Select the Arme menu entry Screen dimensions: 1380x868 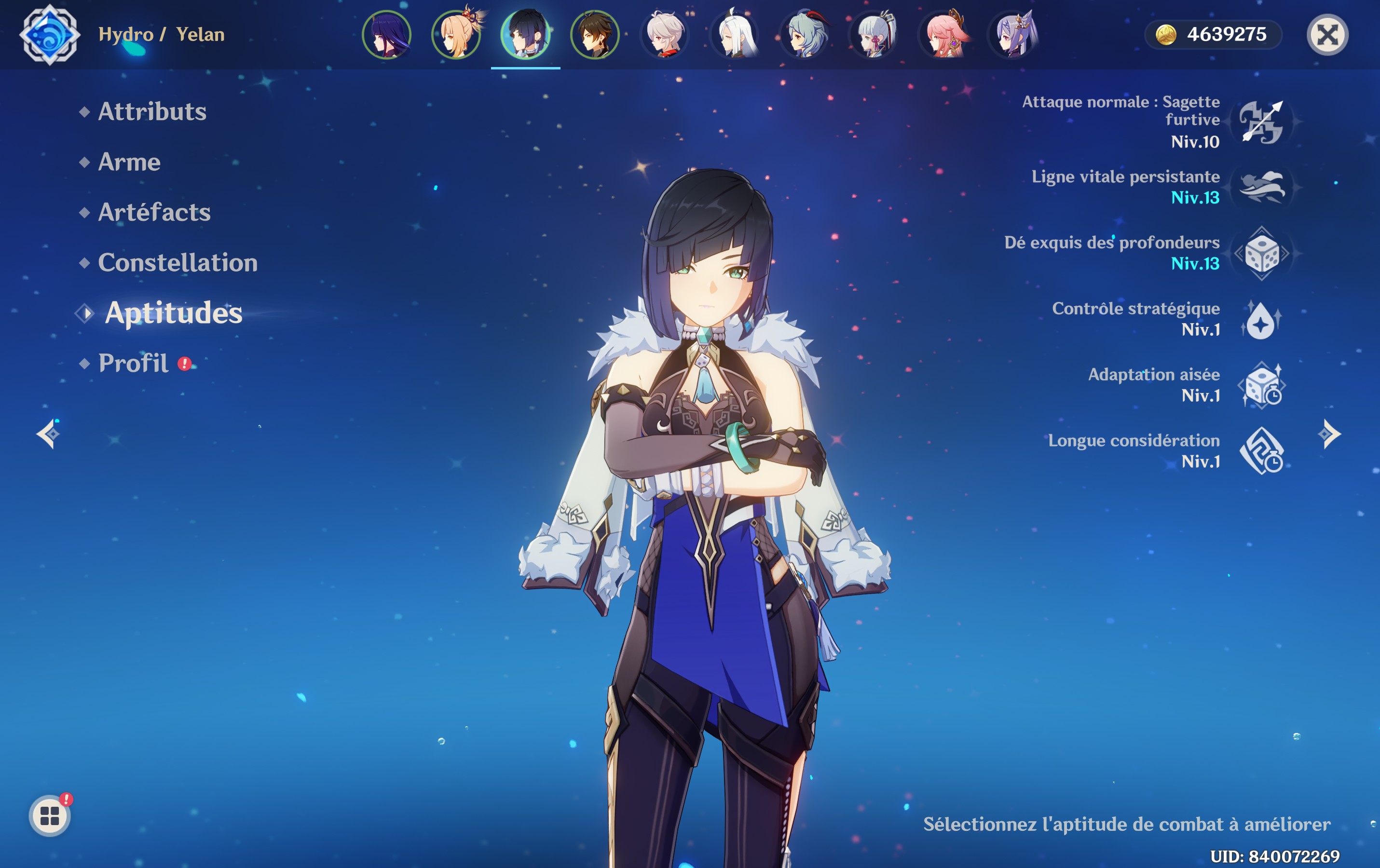click(129, 162)
